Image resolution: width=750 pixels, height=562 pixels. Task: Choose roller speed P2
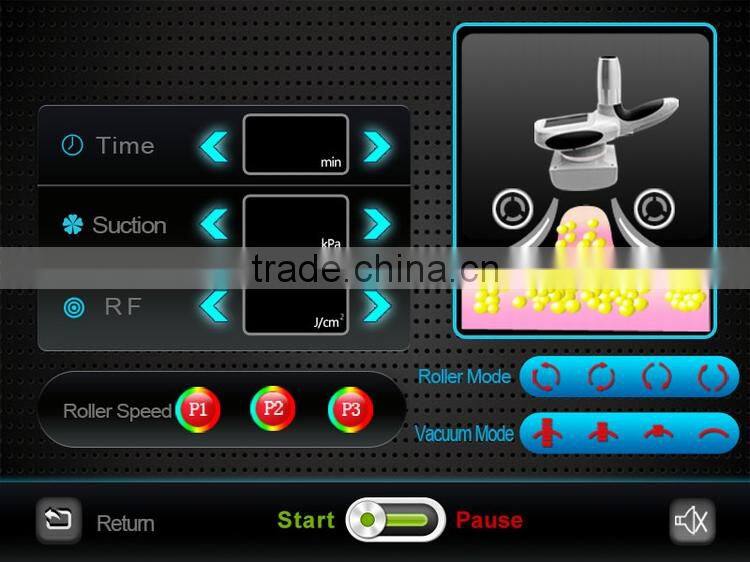click(273, 408)
